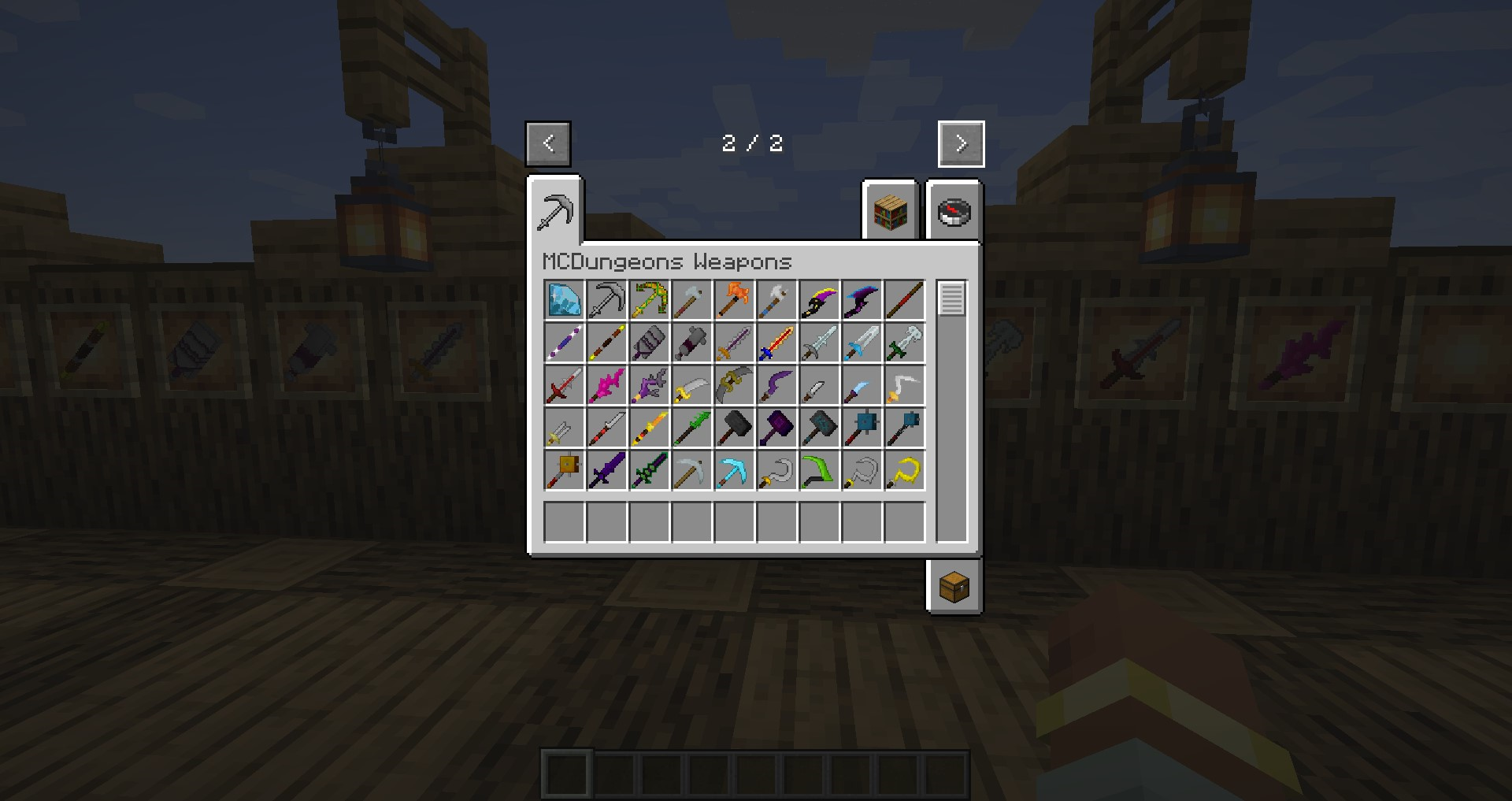Advance to the next page with the right arrow
This screenshot has height=801, width=1512.
coord(961,143)
